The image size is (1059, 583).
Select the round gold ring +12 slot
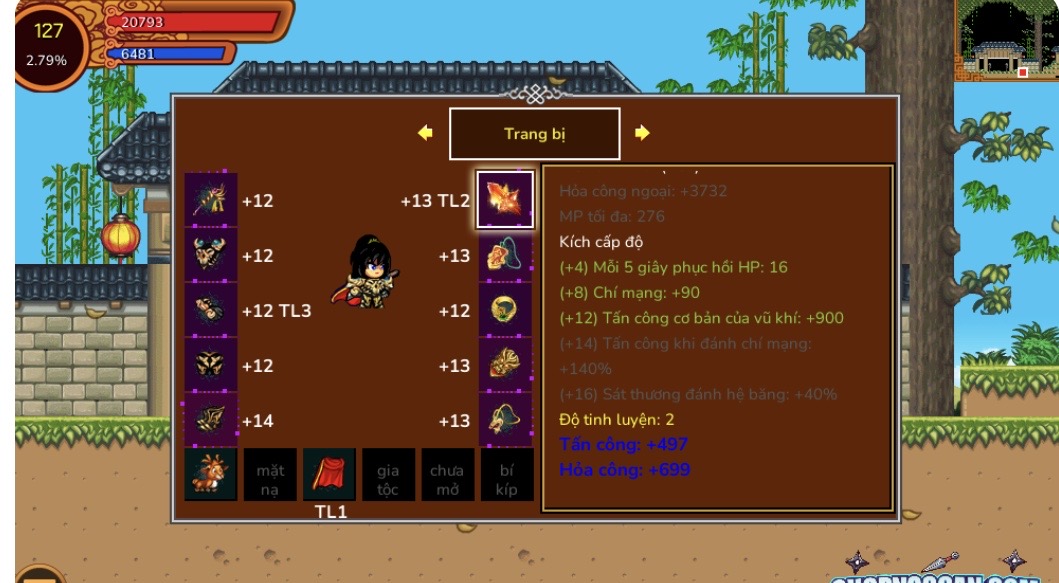coord(505,310)
